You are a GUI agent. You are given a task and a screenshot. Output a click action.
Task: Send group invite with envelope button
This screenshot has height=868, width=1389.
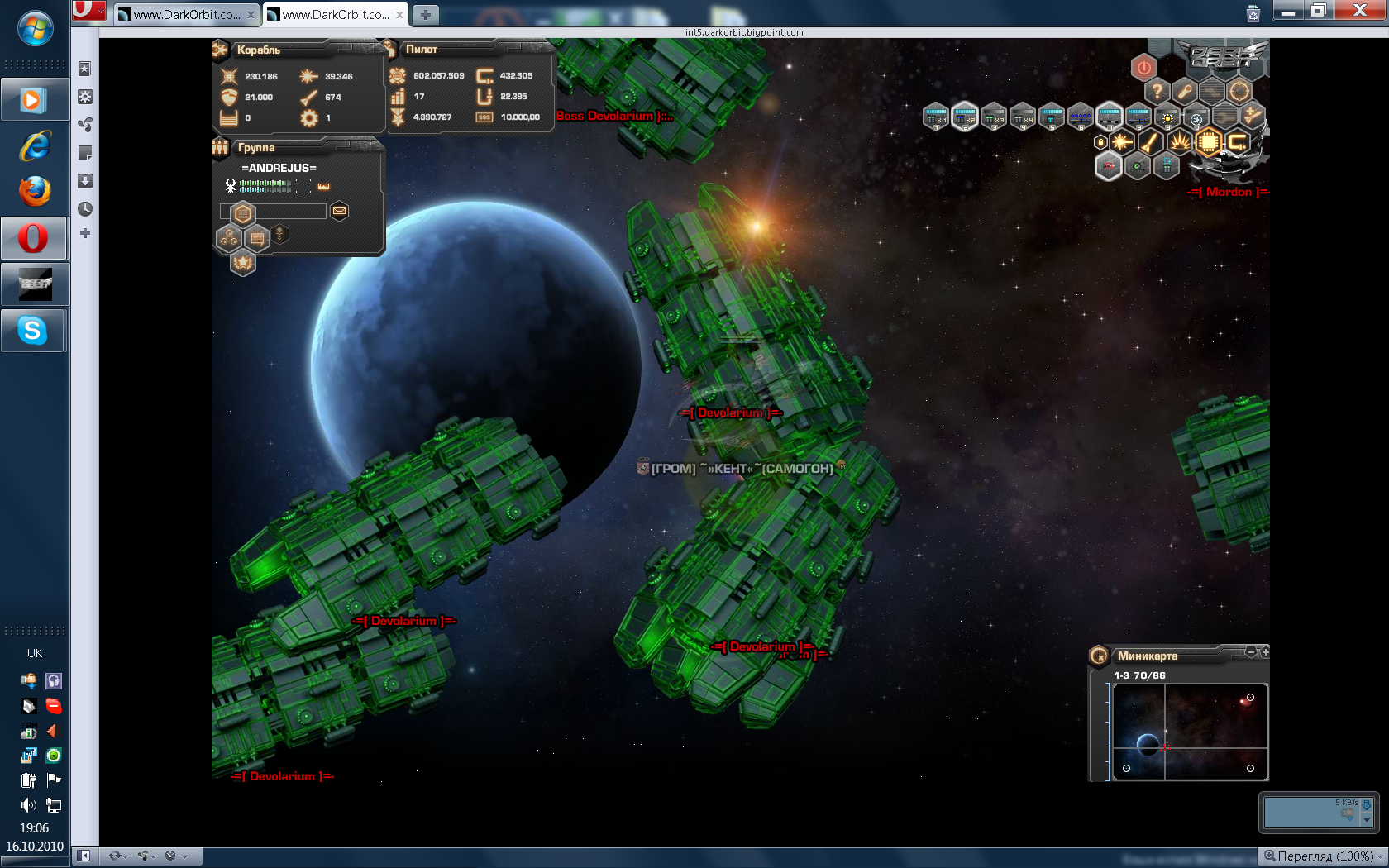click(339, 212)
